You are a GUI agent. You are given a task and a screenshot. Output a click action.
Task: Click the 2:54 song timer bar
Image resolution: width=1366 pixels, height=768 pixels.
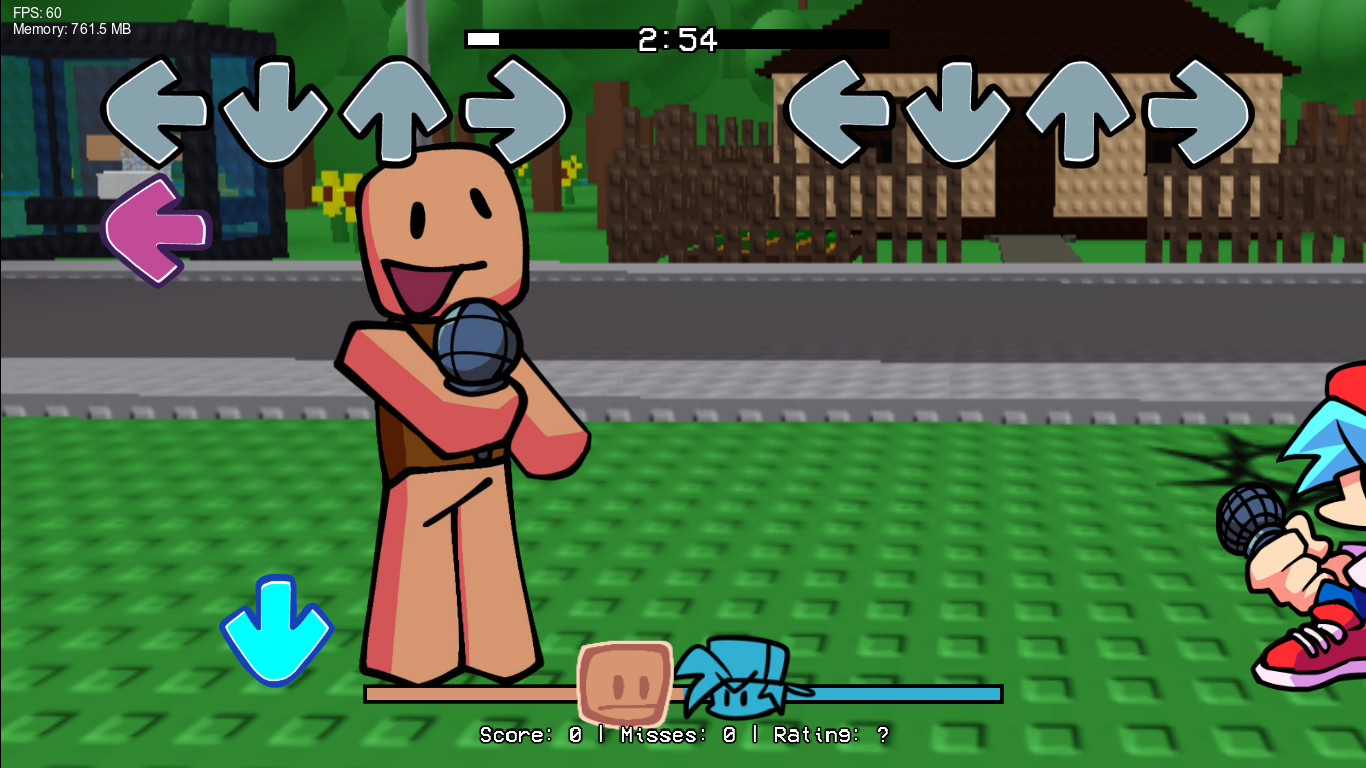[x=675, y=40]
